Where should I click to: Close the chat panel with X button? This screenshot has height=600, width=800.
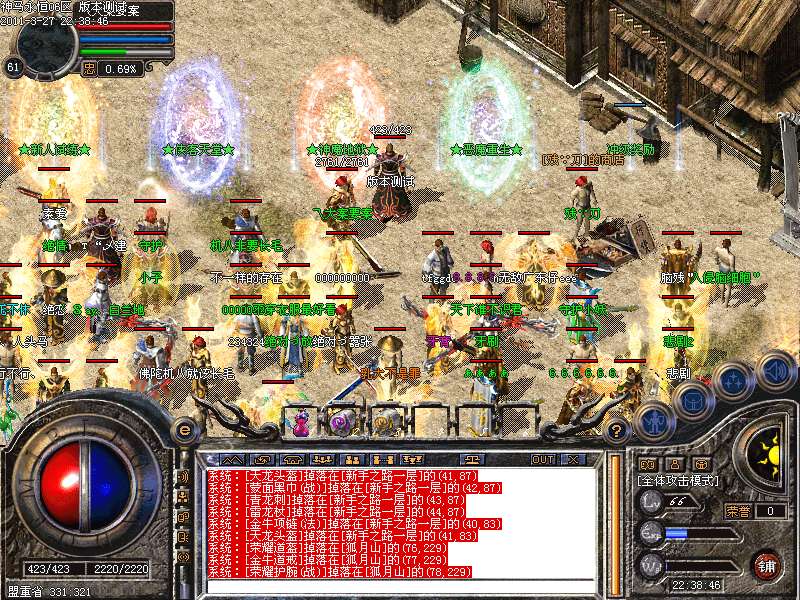coord(573,460)
